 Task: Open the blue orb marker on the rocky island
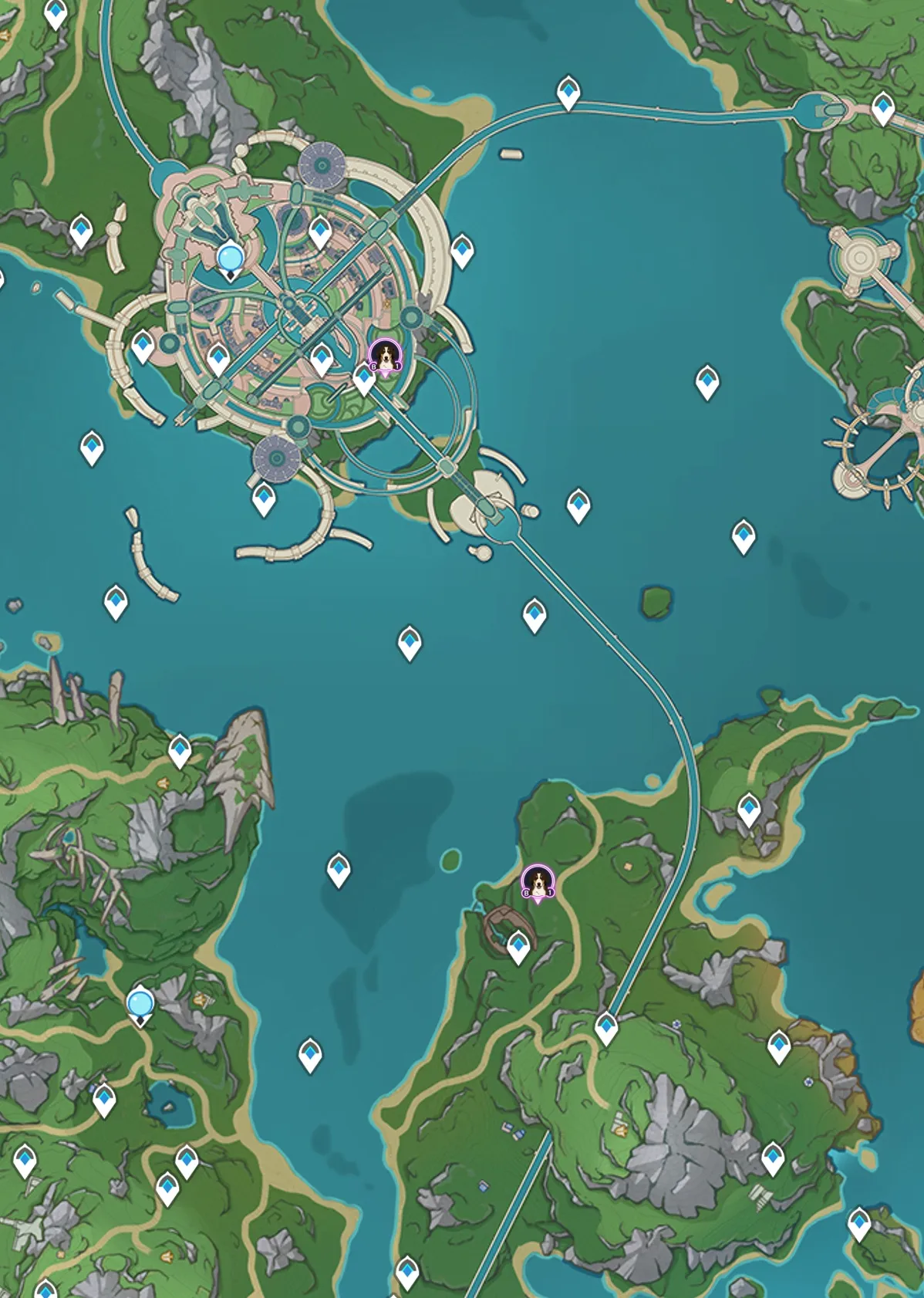[x=140, y=1004]
